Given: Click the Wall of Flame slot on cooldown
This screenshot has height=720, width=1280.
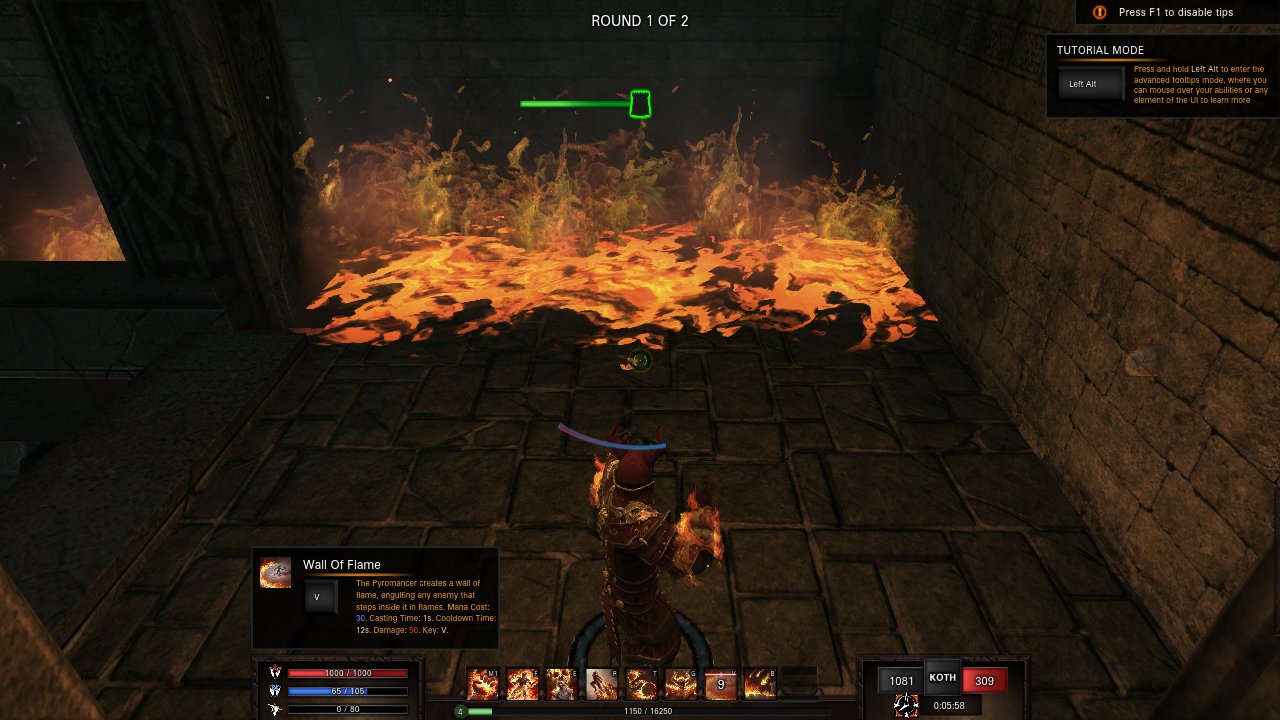Looking at the screenshot, I should (x=720, y=684).
